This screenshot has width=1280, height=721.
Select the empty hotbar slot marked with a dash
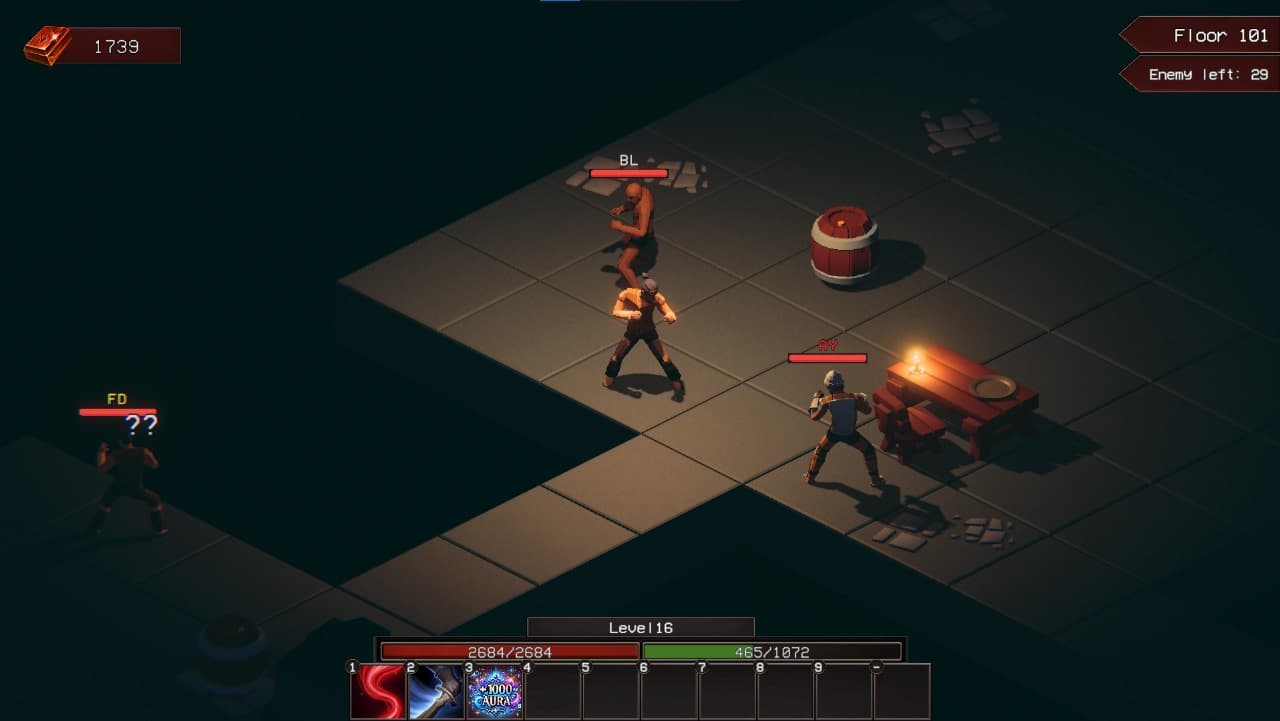click(x=901, y=692)
